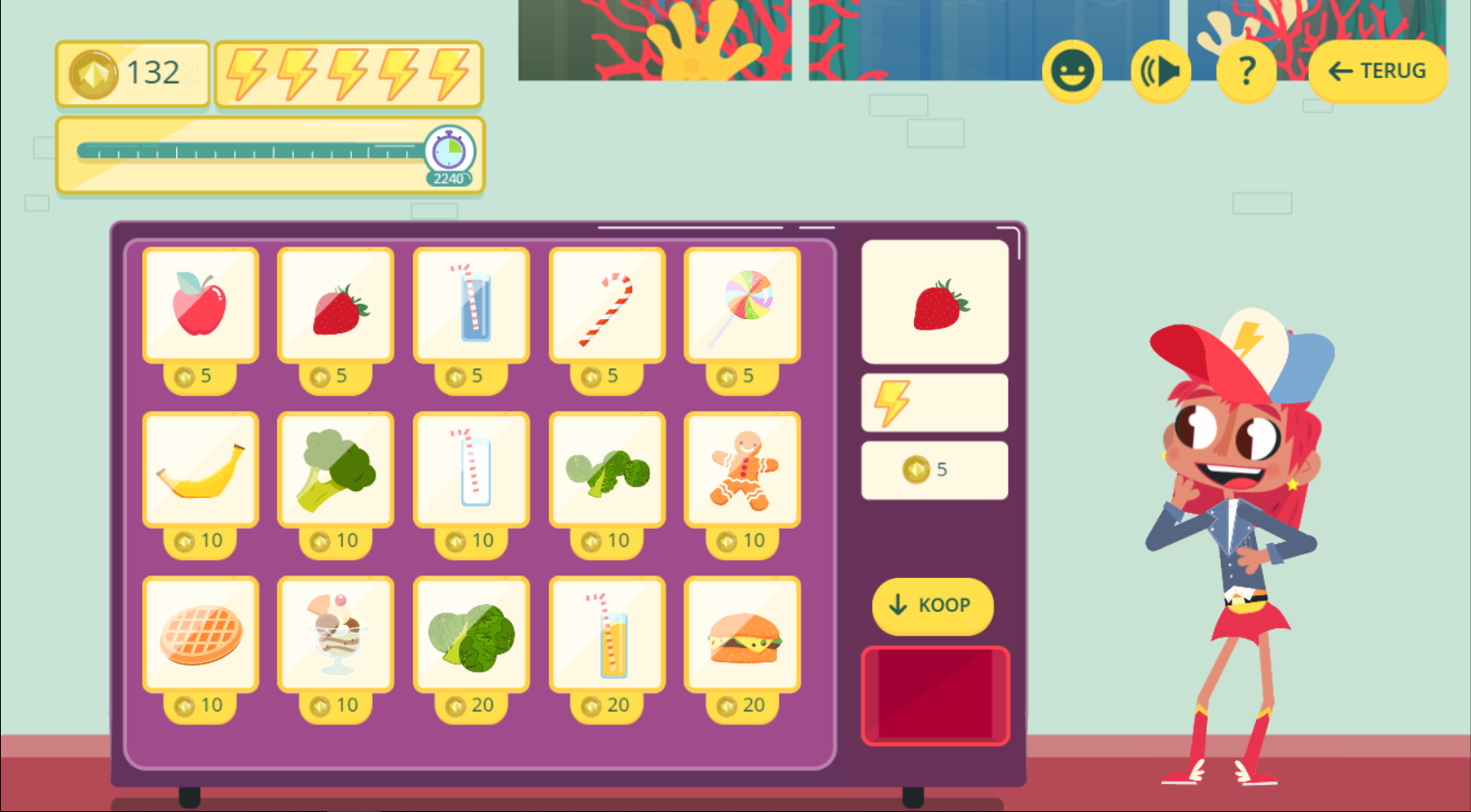Select the orange juice with straw
The image size is (1471, 812).
pos(606,633)
